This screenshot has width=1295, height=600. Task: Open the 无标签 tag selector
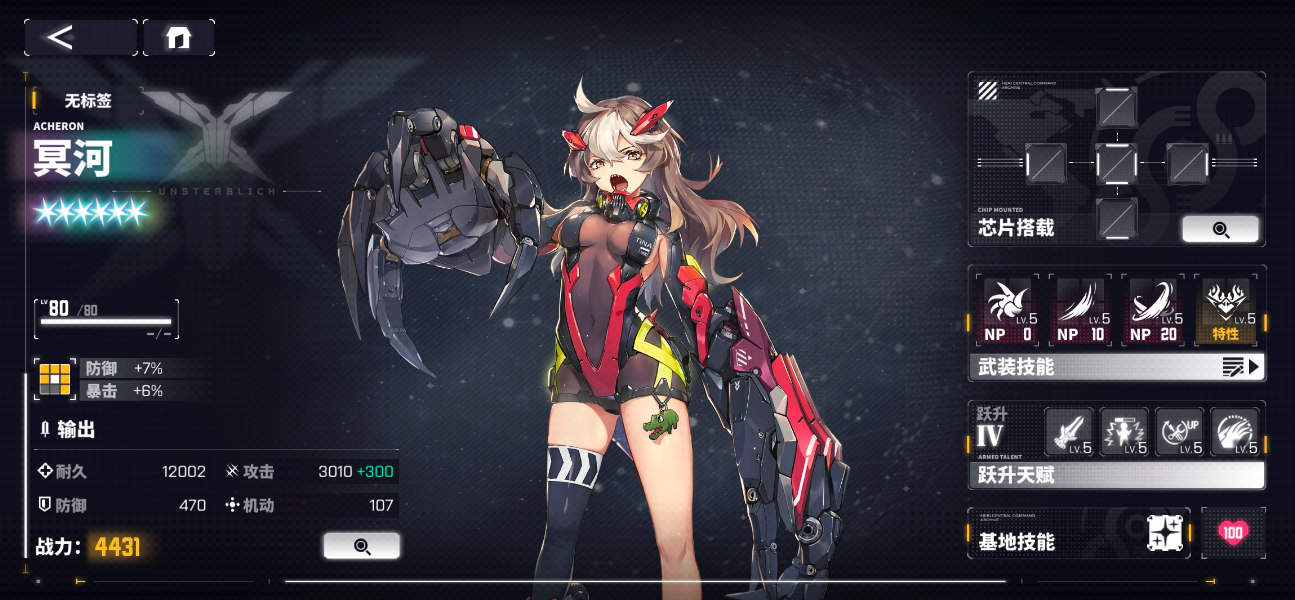[88, 100]
